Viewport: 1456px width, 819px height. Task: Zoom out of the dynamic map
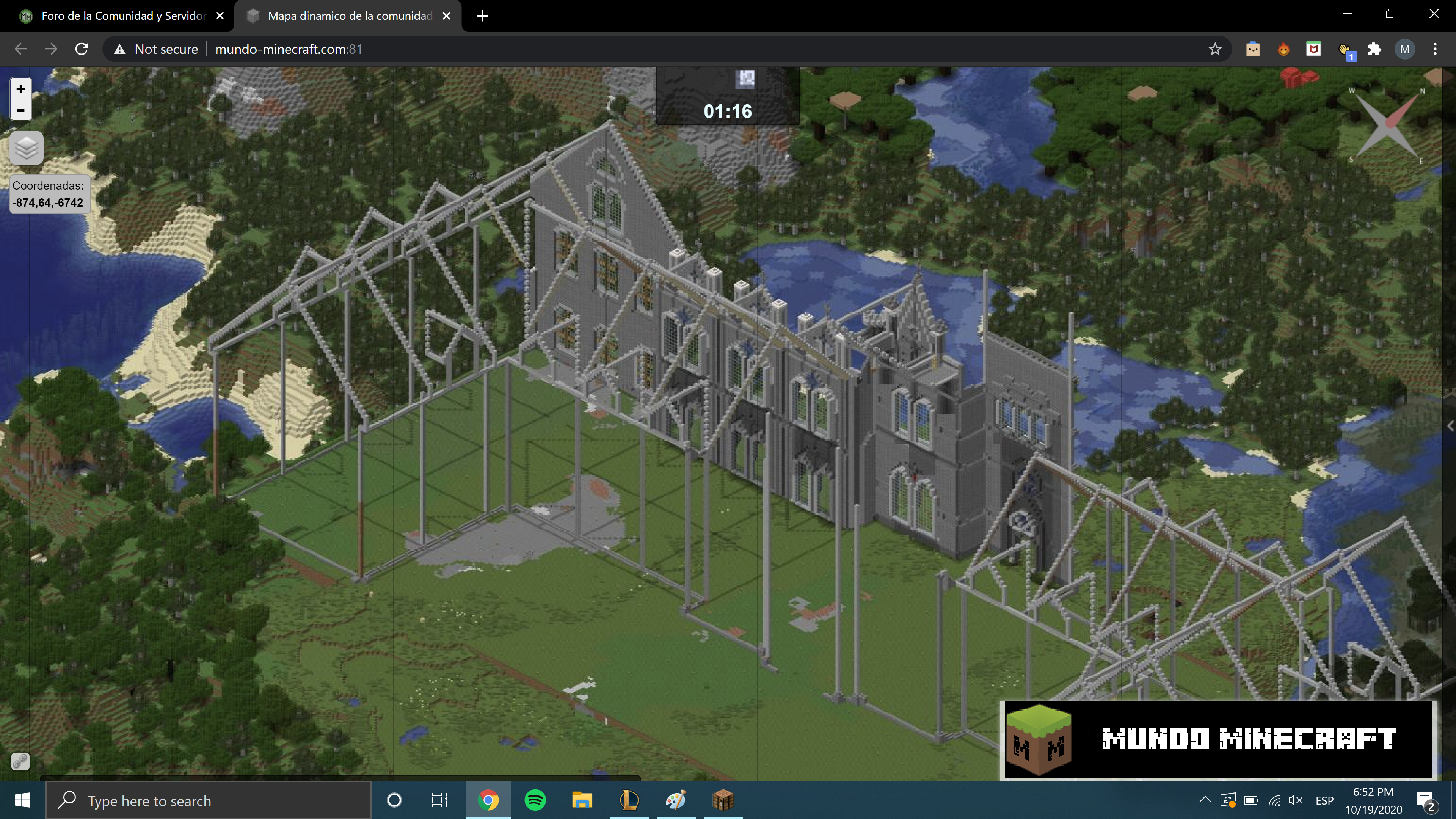click(x=21, y=110)
